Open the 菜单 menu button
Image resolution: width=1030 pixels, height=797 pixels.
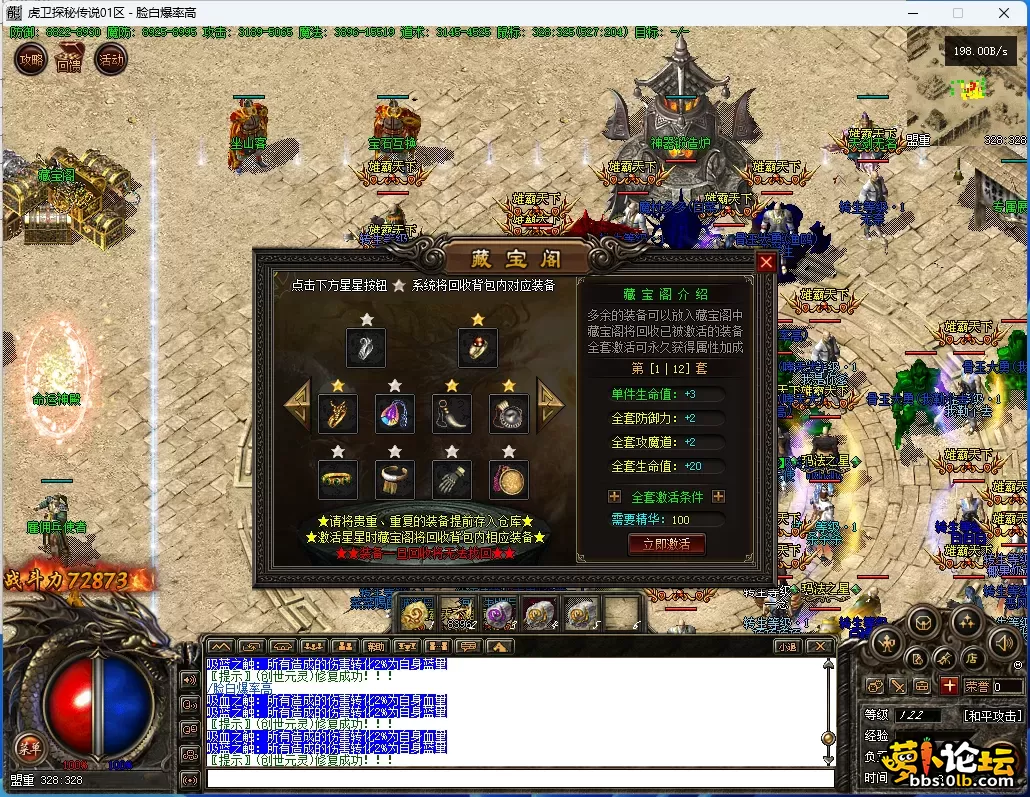coord(29,747)
